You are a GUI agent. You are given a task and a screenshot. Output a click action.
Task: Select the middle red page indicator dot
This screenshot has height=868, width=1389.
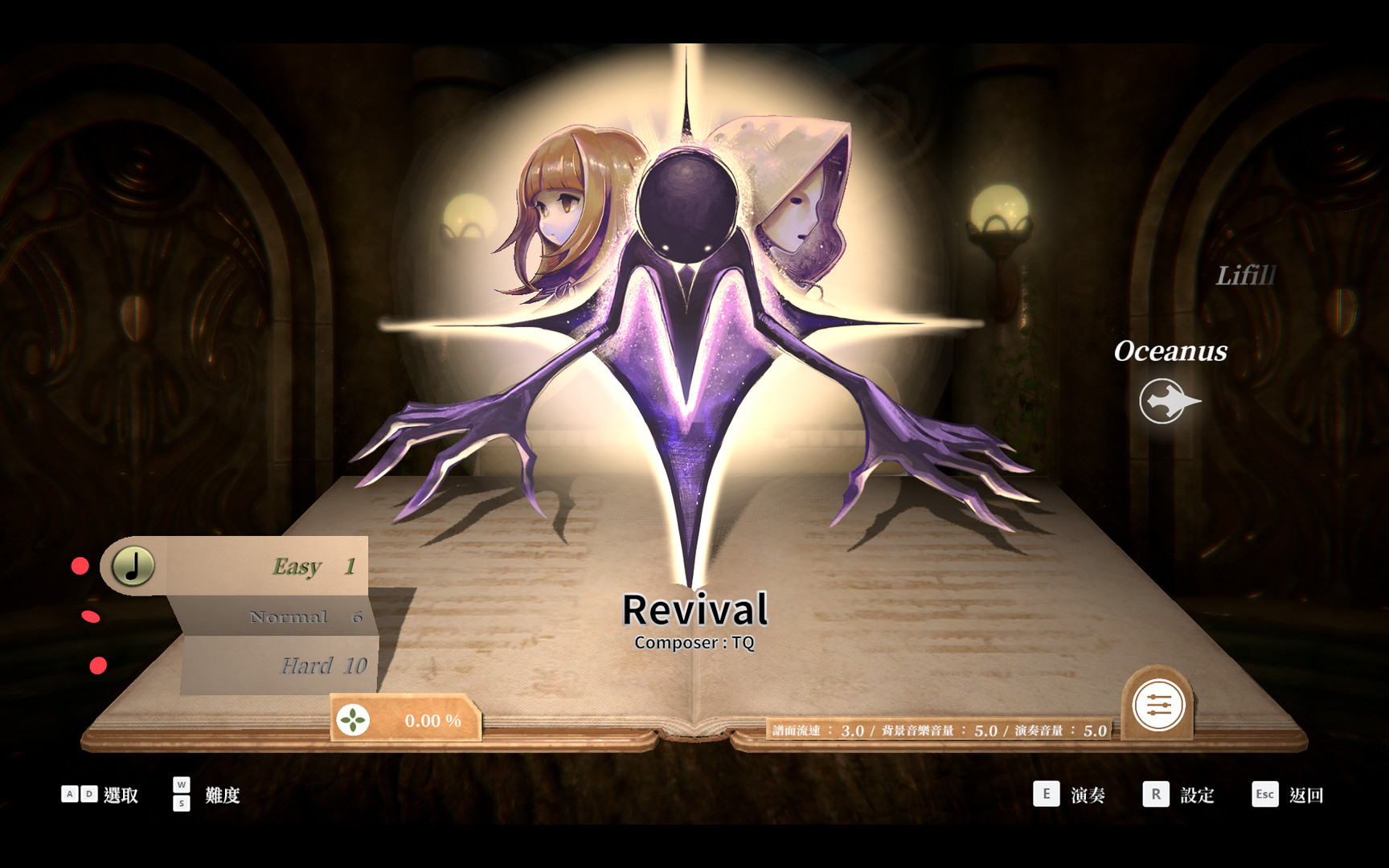(x=92, y=616)
